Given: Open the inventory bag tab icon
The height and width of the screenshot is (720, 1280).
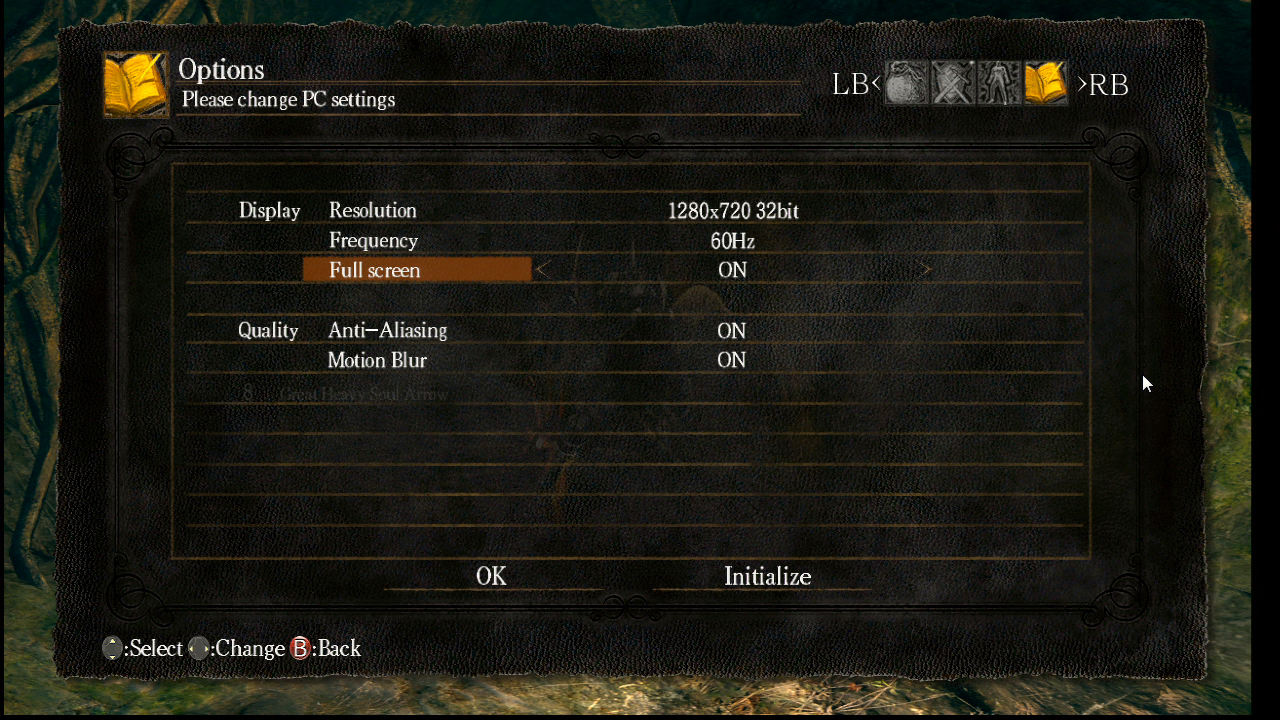Looking at the screenshot, I should 906,83.
